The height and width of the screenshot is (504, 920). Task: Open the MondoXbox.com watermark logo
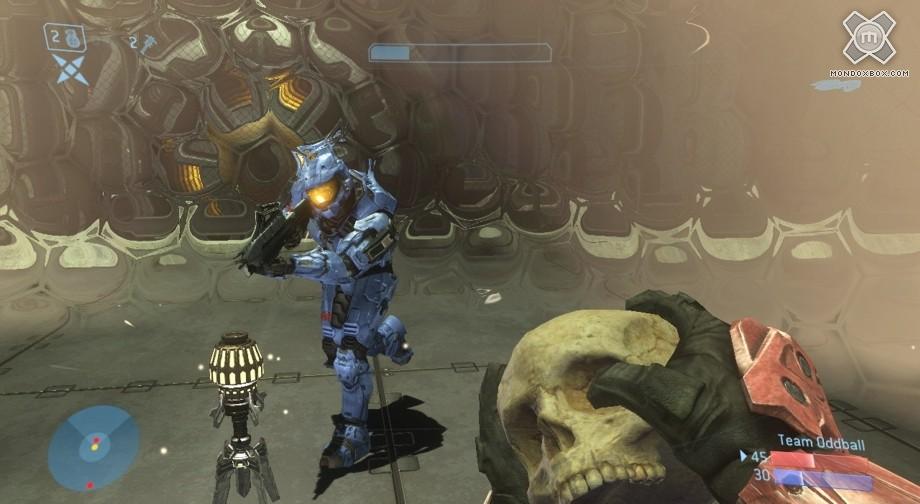tap(868, 38)
